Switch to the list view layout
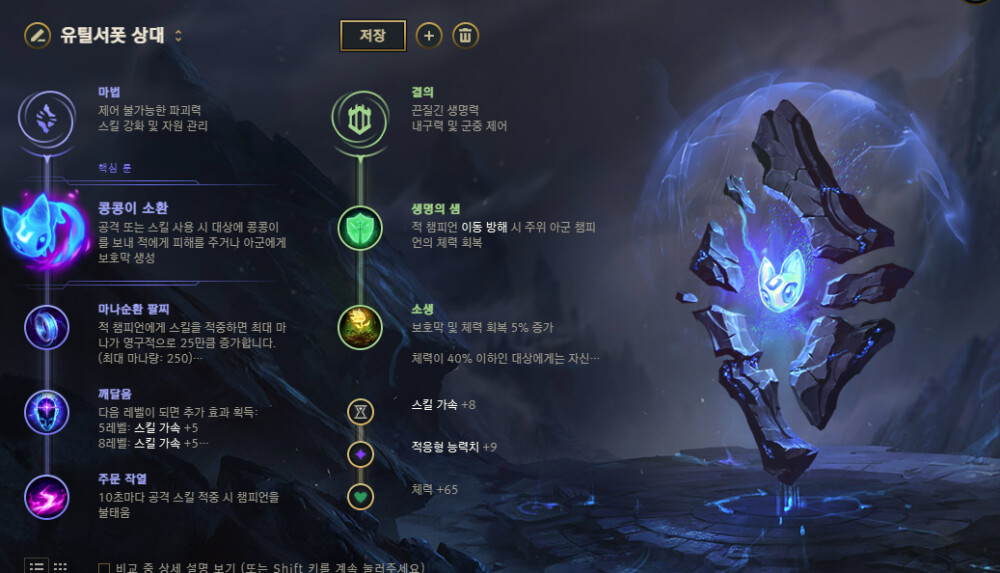The width and height of the screenshot is (1000, 573). pyautogui.click(x=36, y=566)
